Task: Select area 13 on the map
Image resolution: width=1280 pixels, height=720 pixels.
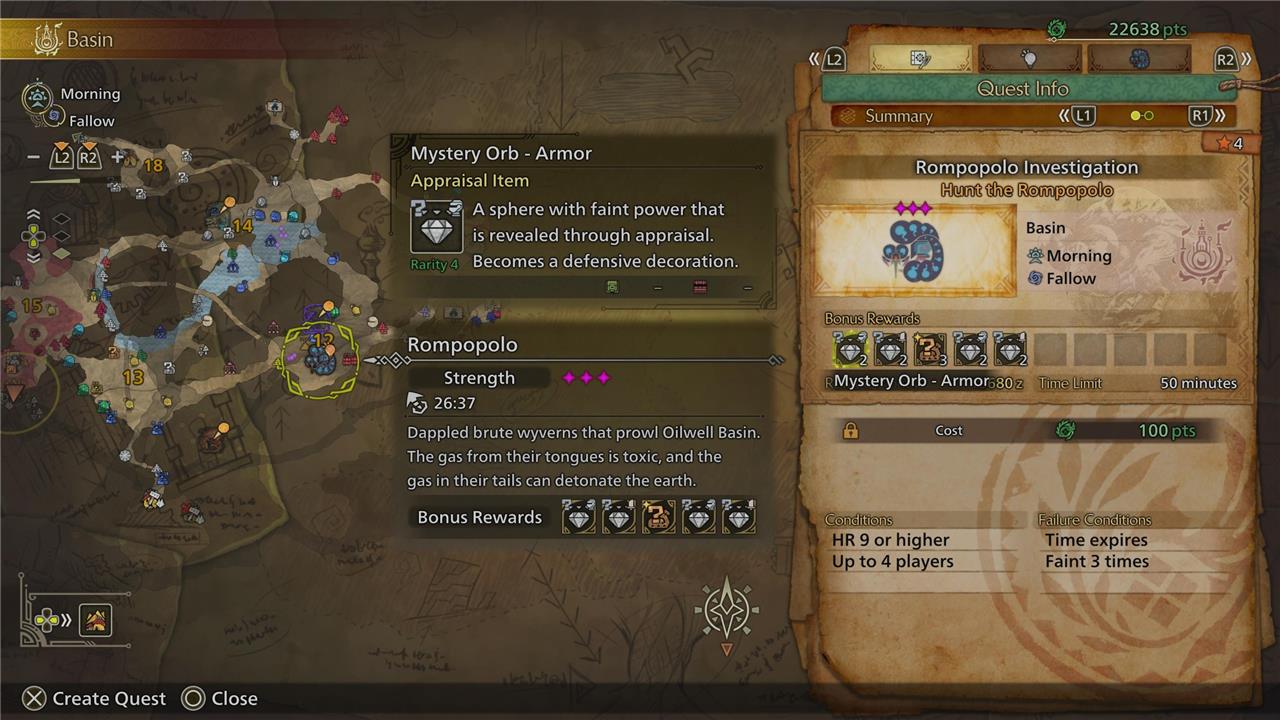Action: point(133,377)
